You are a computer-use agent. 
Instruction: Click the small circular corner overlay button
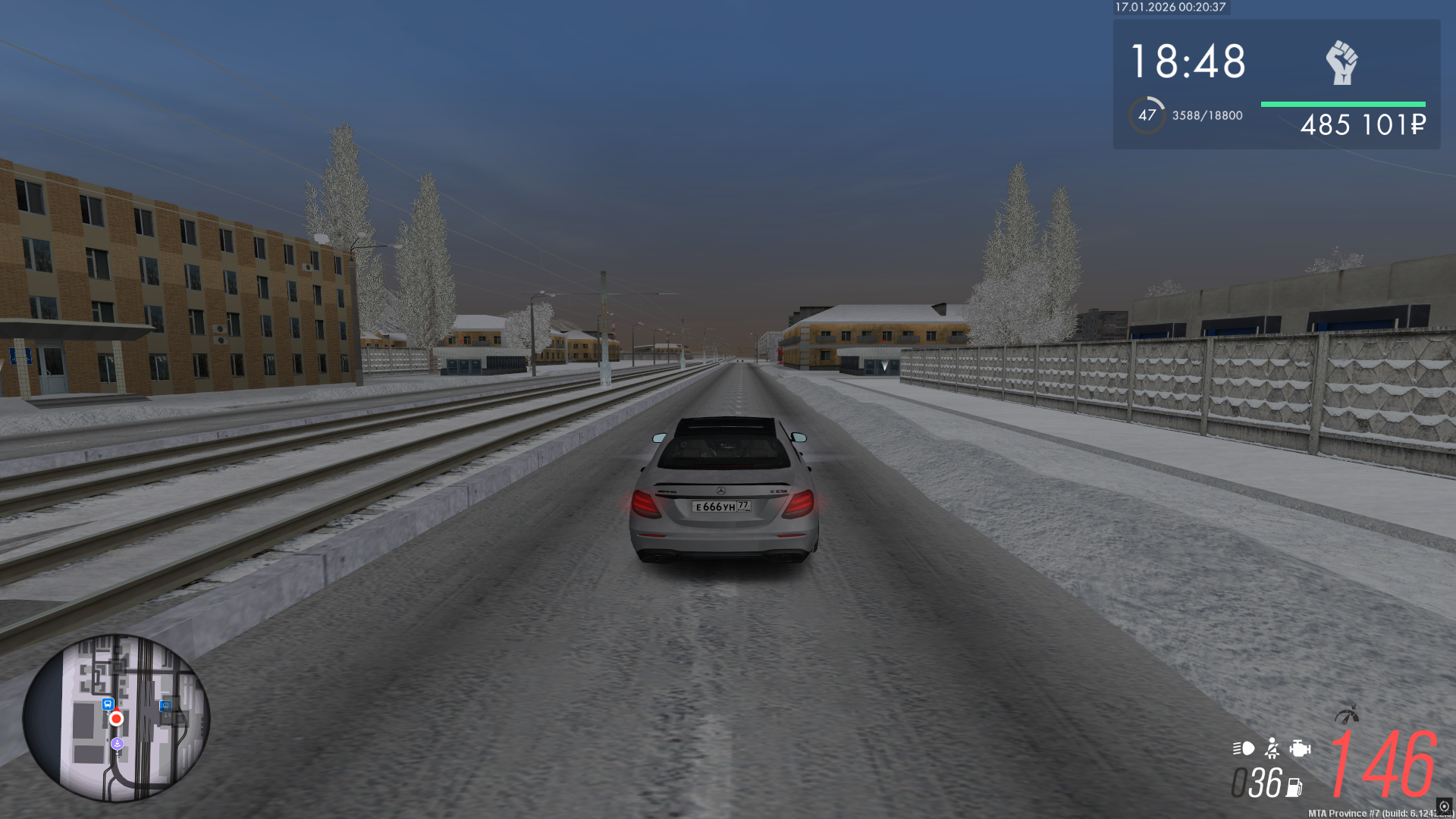[x=1444, y=806]
